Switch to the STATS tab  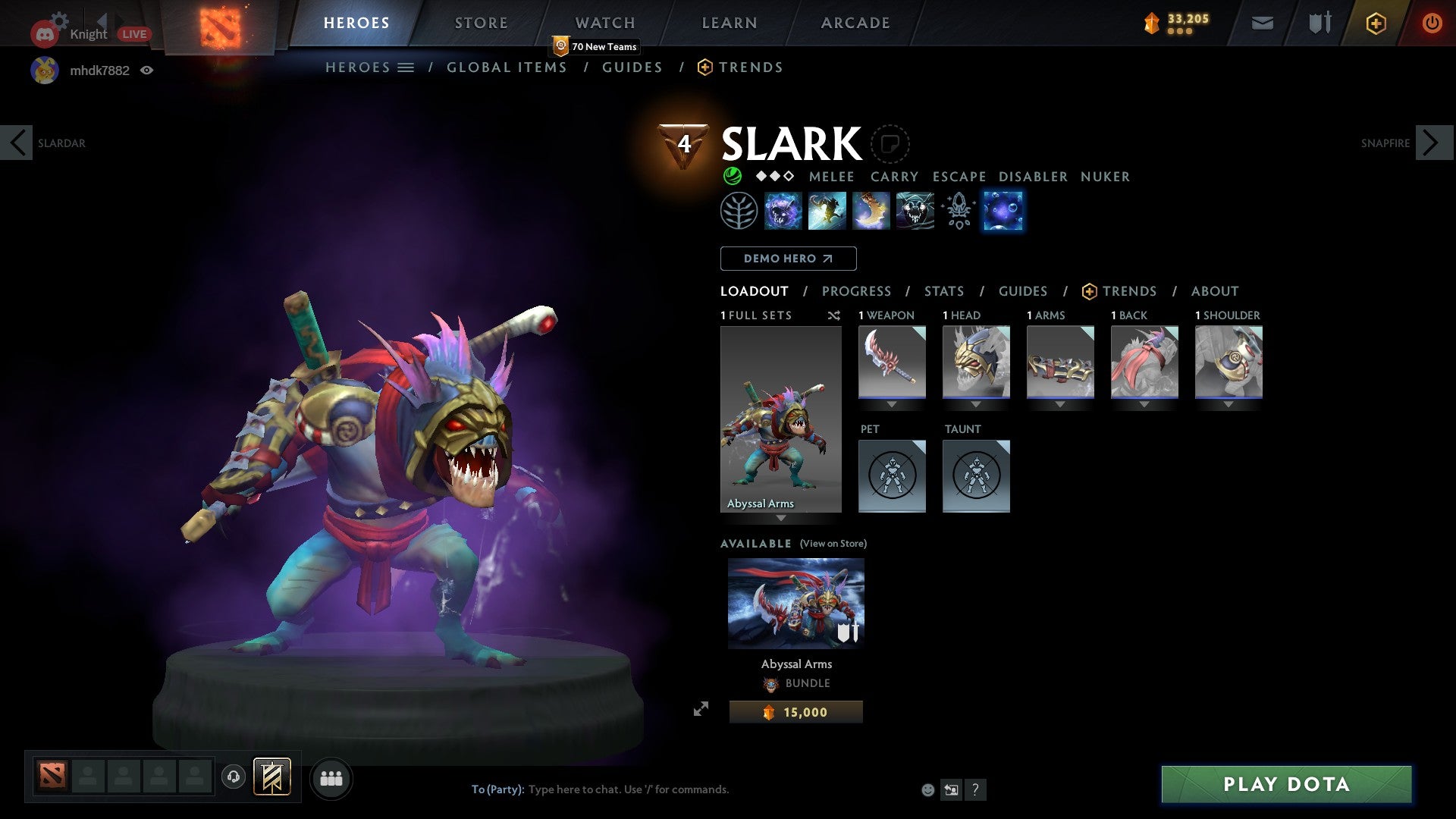pos(943,291)
